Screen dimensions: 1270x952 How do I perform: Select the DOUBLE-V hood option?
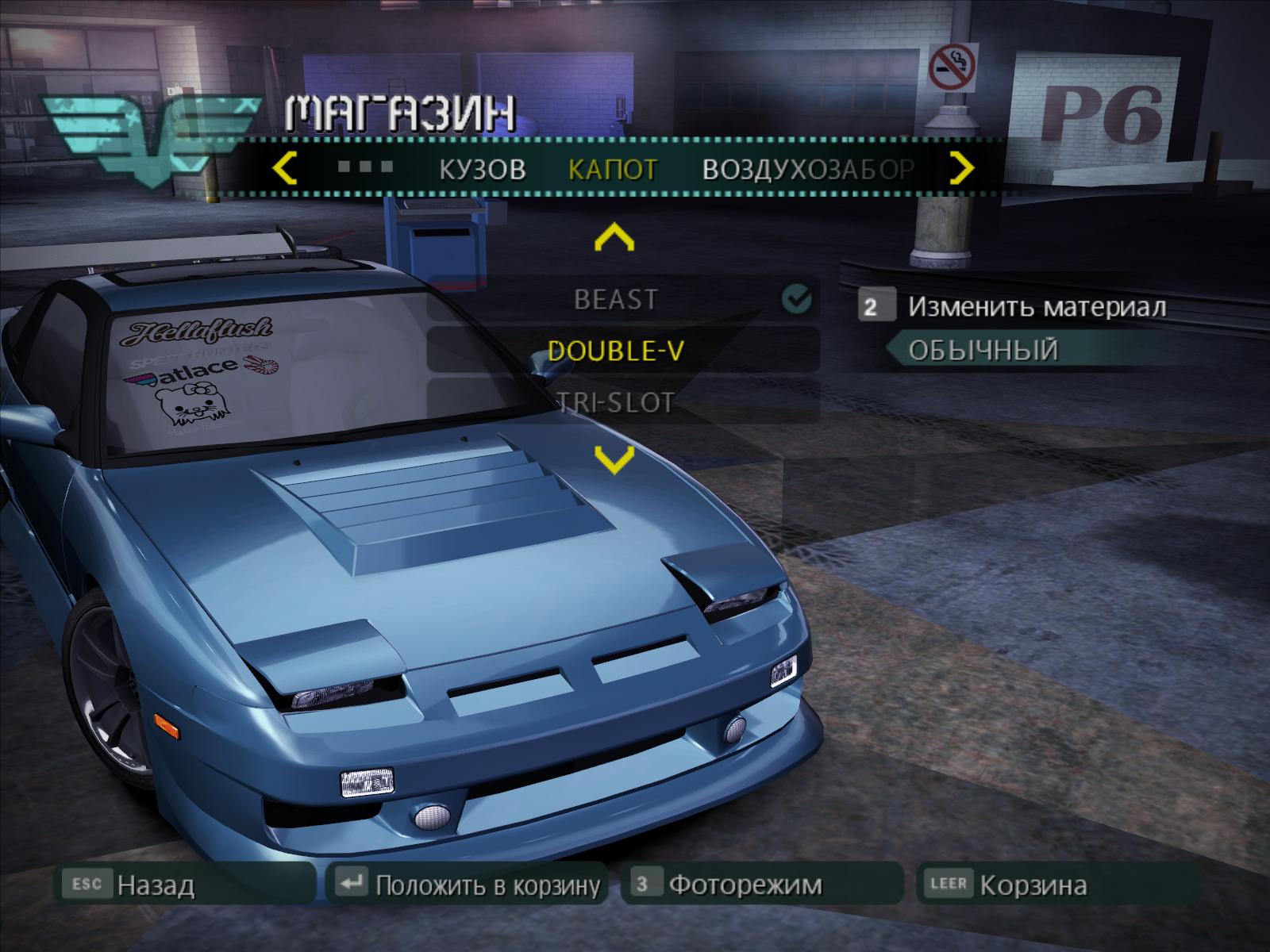(x=616, y=351)
